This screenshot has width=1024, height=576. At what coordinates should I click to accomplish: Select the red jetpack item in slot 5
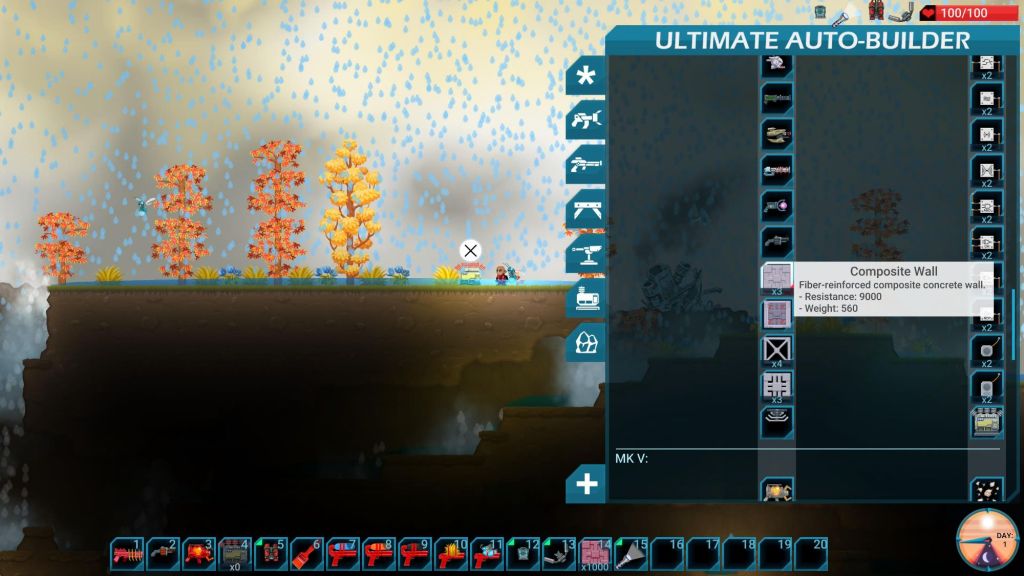pos(272,551)
